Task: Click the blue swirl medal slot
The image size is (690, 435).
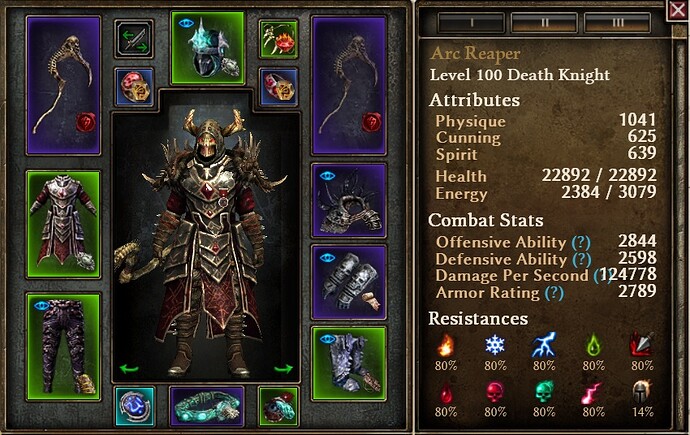Action: (x=134, y=407)
